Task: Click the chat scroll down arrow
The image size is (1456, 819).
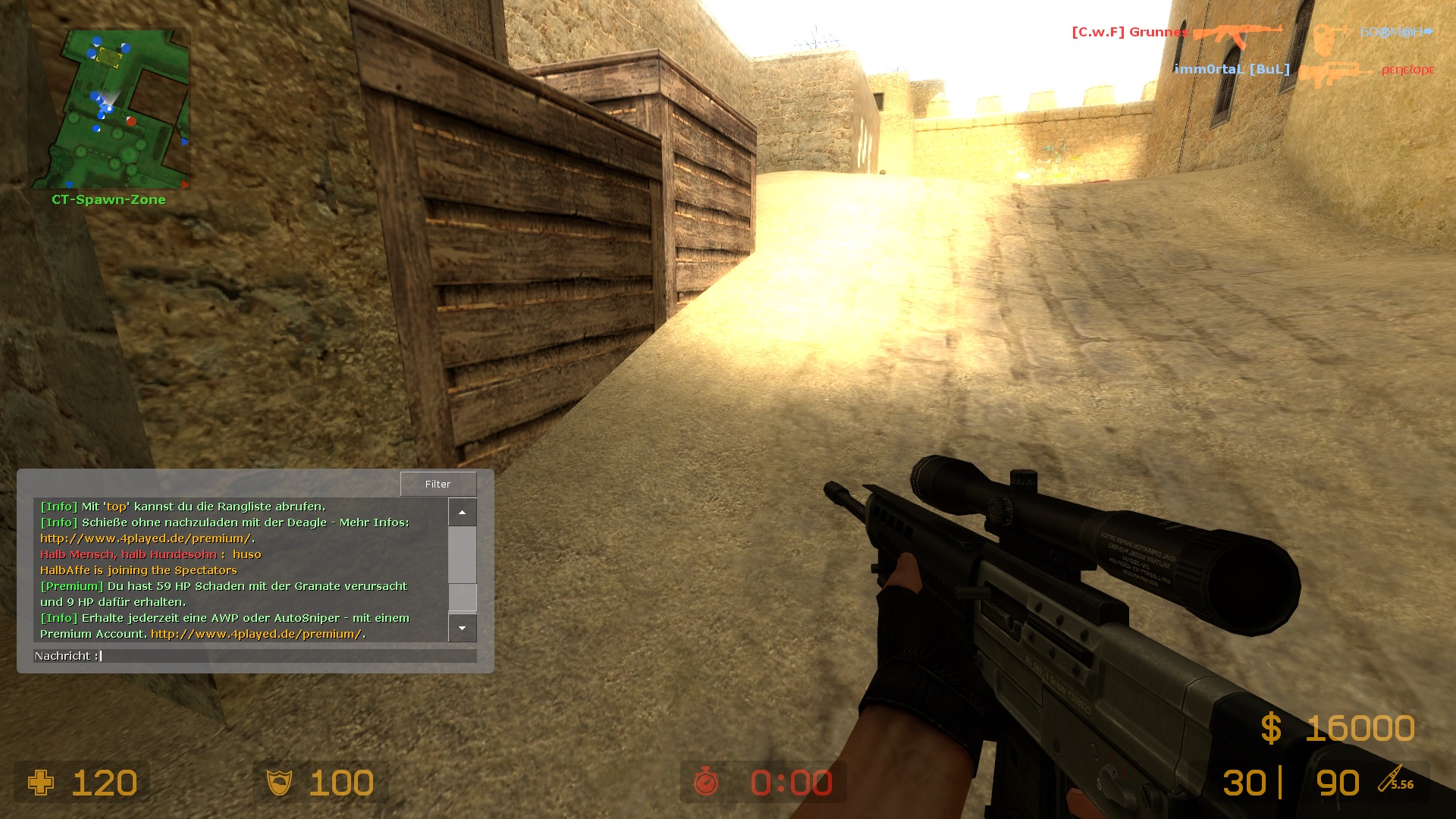Action: click(x=462, y=628)
